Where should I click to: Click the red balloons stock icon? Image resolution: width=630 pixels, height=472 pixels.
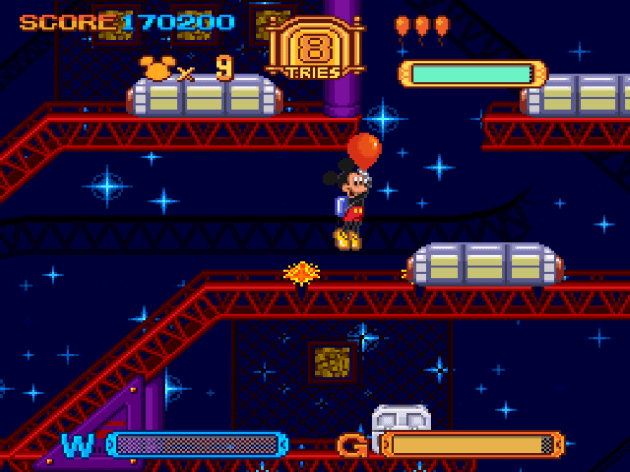421,26
